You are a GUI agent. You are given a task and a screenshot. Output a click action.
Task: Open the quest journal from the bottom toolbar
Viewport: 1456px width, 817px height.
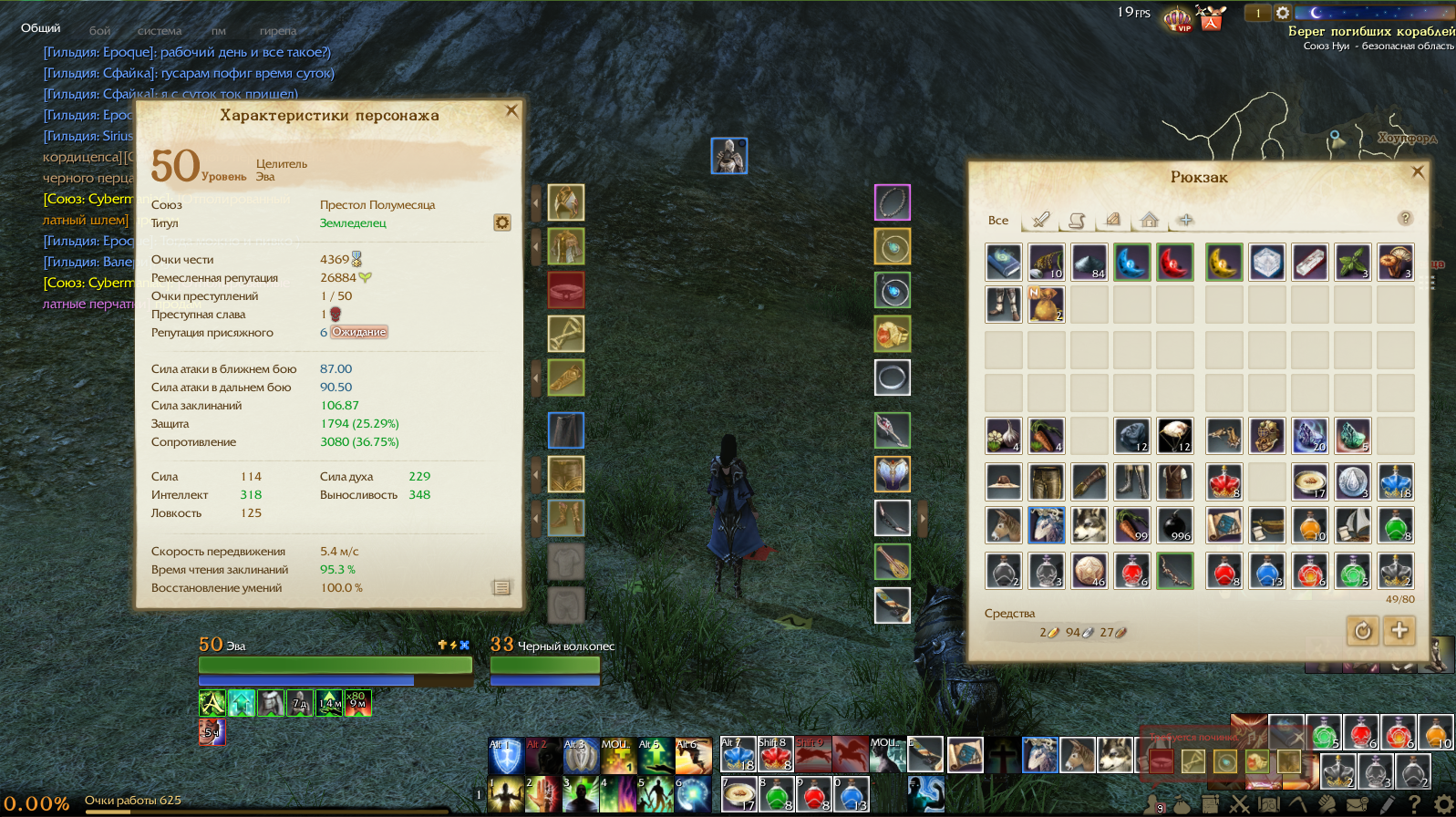1209,802
